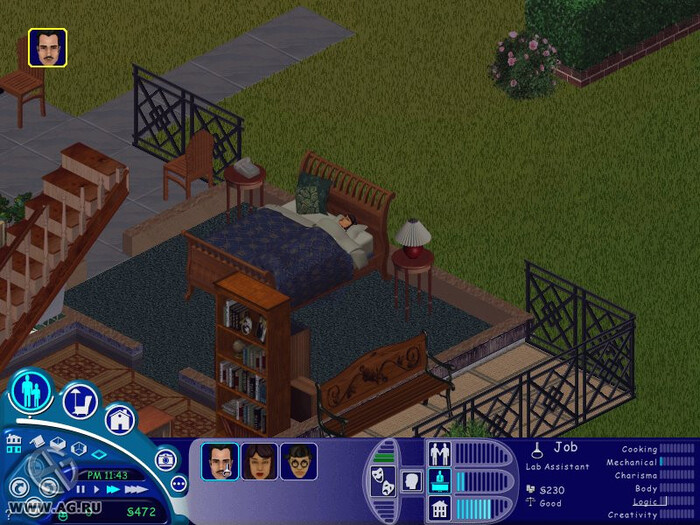Go to the neighborhood view
700x525 pixels.
pos(14,442)
